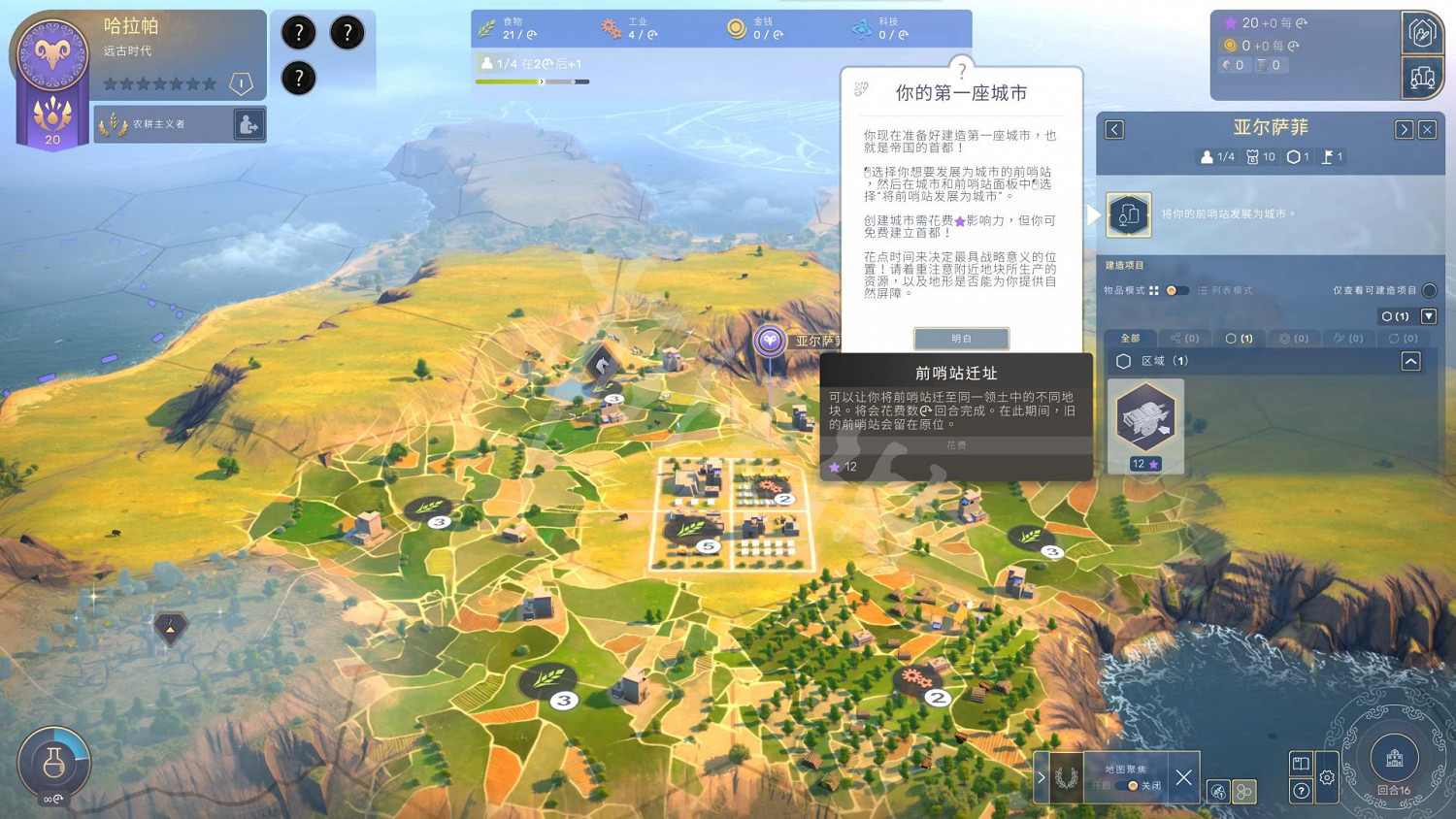Open the sort dropdown in the construction panel

point(1429,316)
